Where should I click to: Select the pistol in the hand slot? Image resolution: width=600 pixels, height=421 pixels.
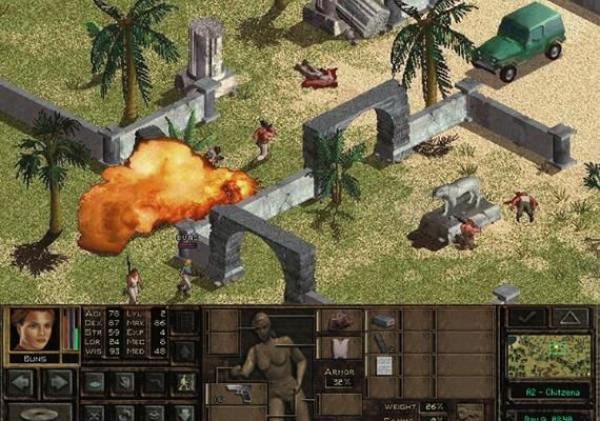[237, 393]
